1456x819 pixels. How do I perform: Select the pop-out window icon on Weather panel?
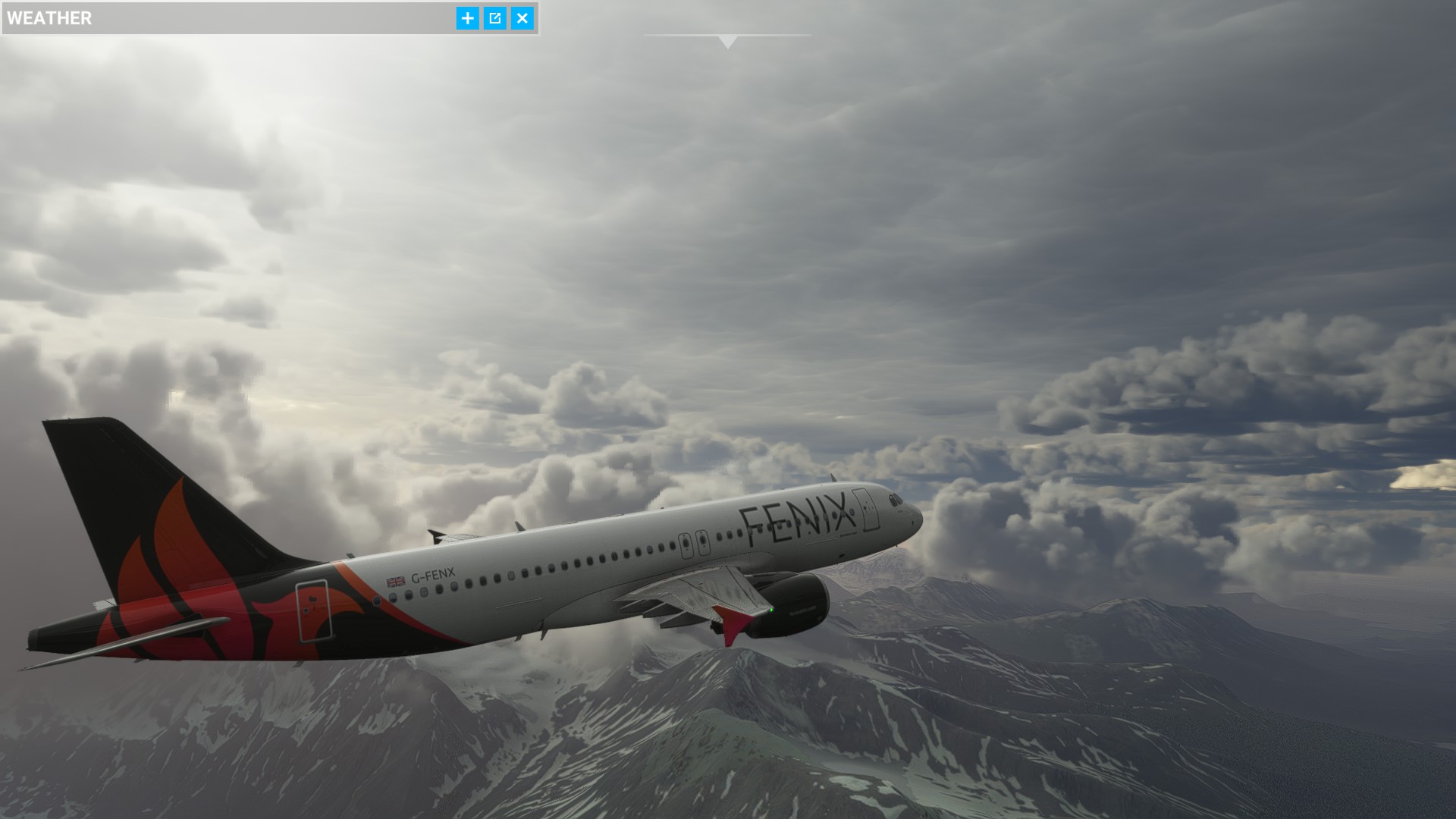[x=494, y=18]
